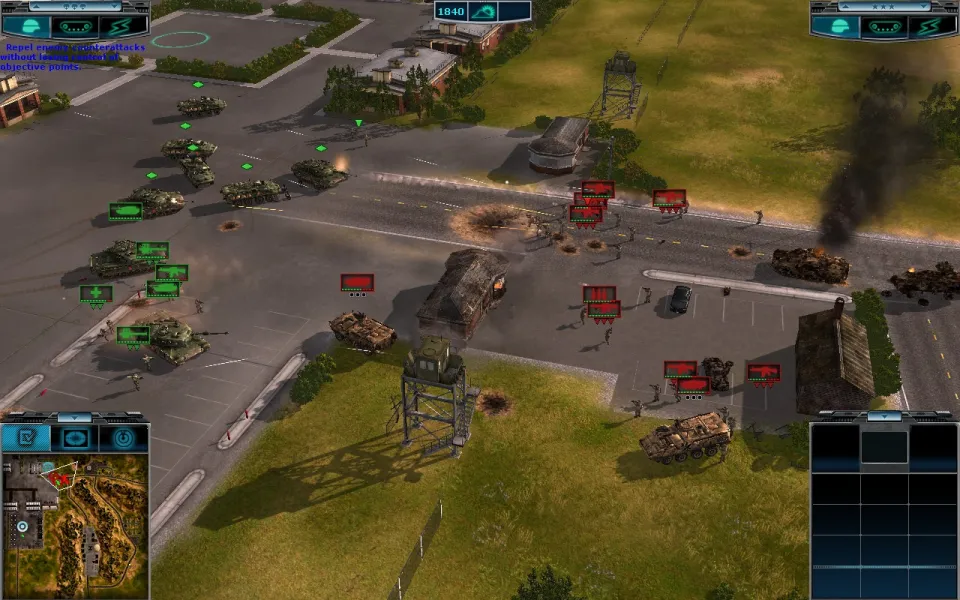Switch to the oval radar tab above minimap
Screen dimensions: 960x600
point(75,438)
